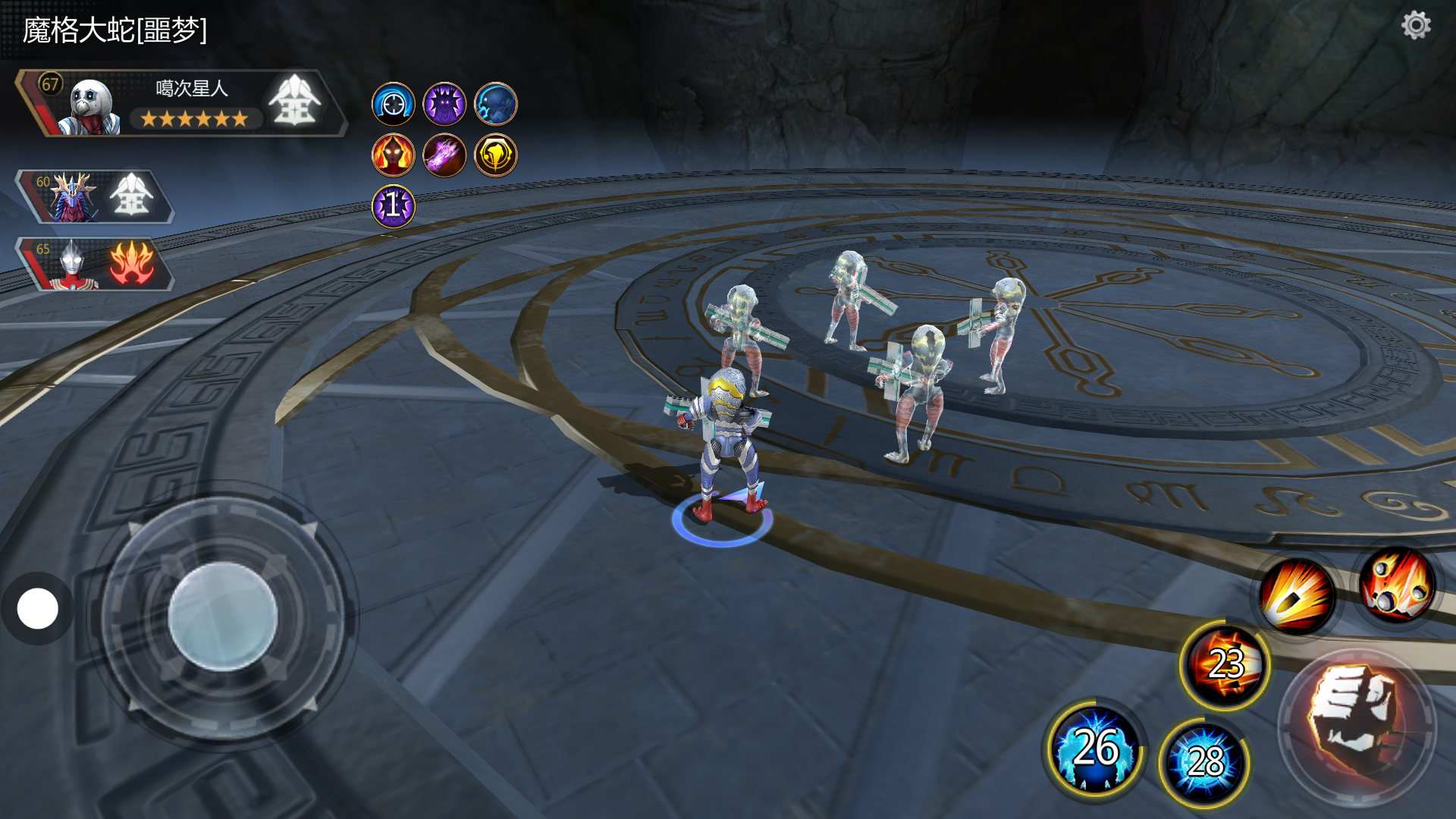Trigger the blue skill on 26 cooldown
This screenshot has width=1456, height=819.
click(x=1095, y=748)
